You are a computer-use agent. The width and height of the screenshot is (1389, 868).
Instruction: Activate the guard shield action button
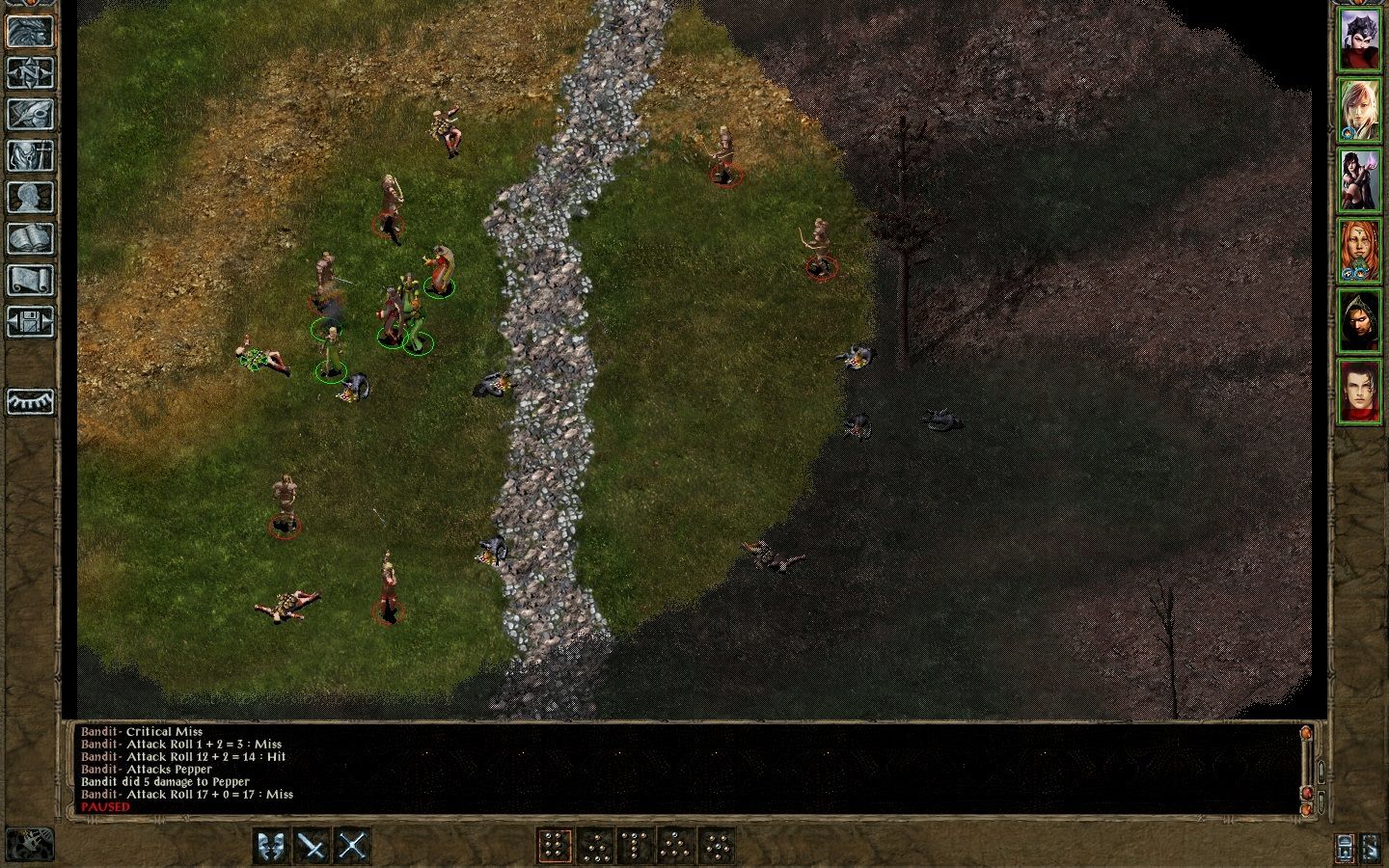pos(272,847)
